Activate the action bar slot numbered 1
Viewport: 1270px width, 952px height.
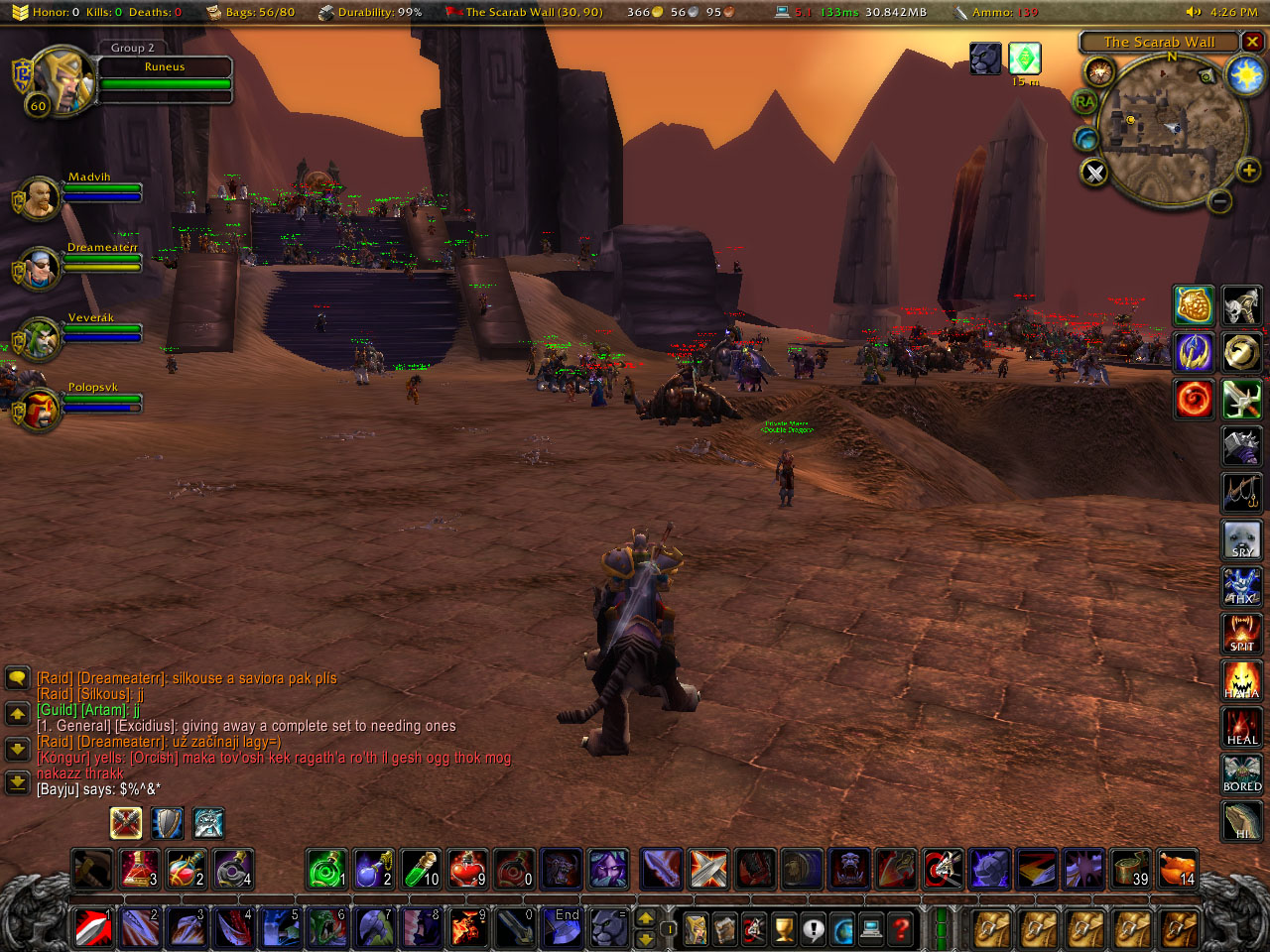[x=93, y=928]
